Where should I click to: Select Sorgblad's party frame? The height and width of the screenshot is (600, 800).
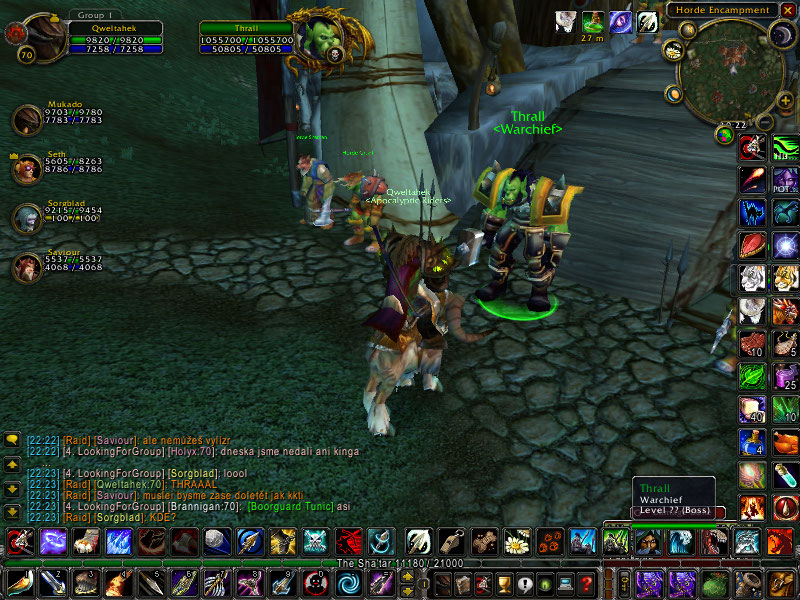(x=27, y=218)
